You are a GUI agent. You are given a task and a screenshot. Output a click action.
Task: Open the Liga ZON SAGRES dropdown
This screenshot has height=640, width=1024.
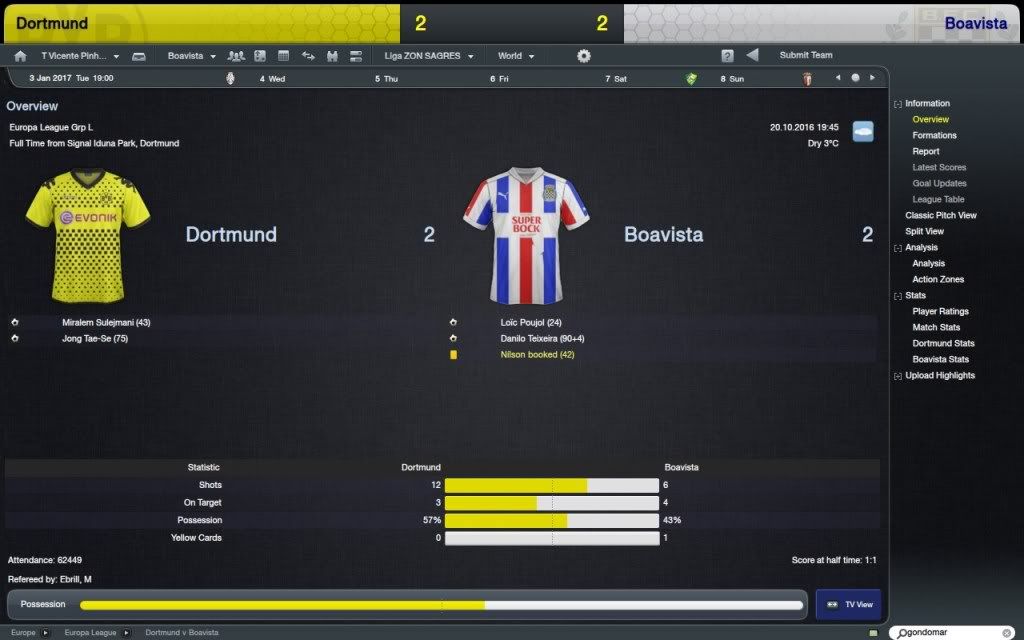click(x=428, y=56)
